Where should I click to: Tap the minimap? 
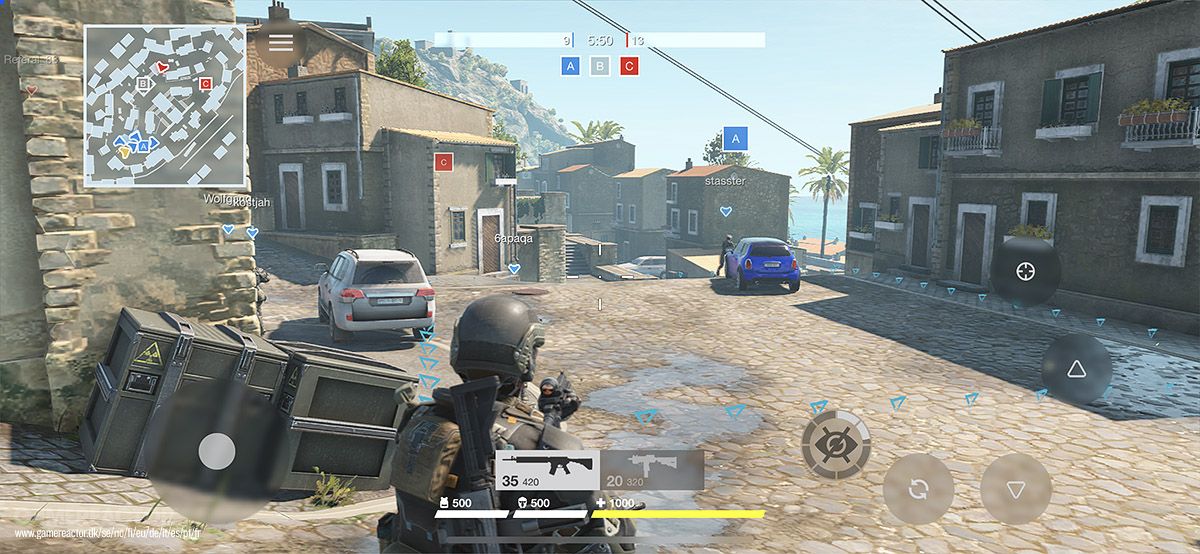(165, 106)
